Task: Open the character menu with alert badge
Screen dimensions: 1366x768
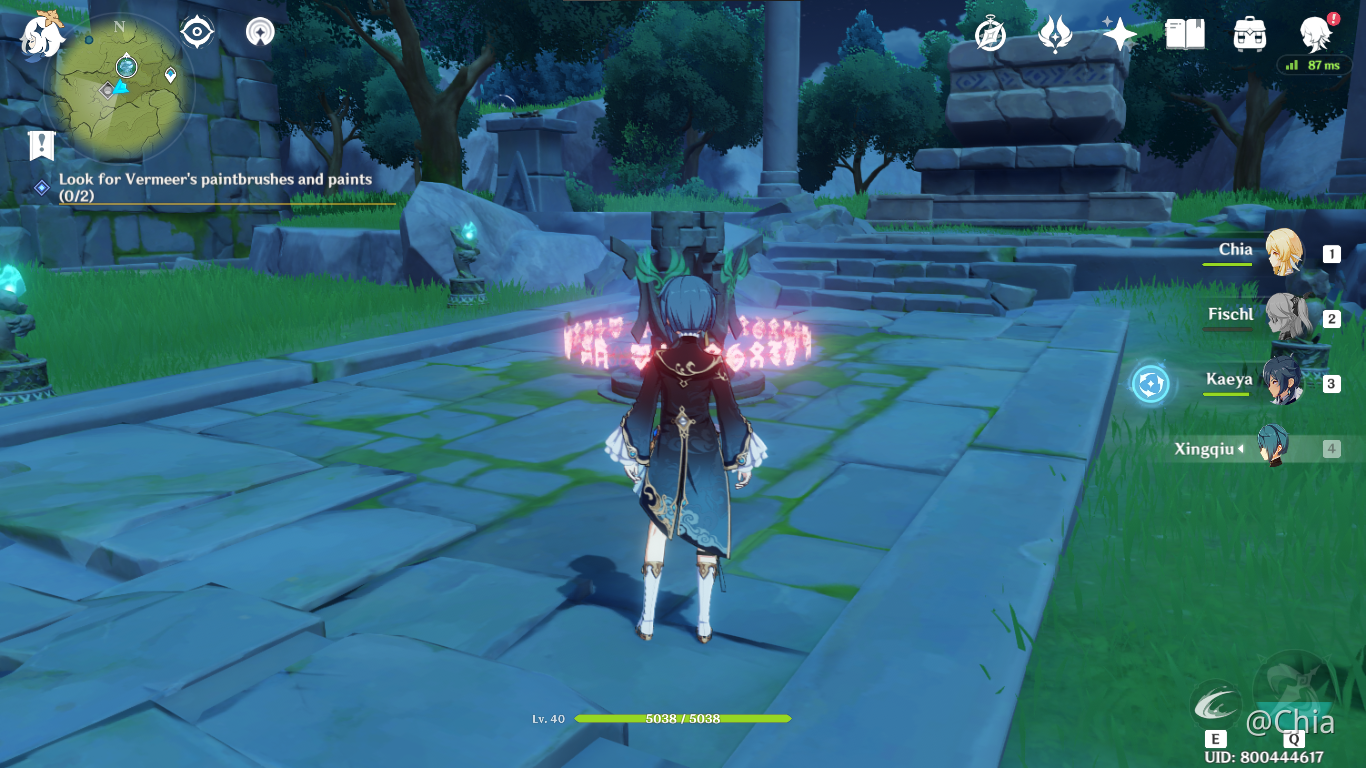Action: click(x=1315, y=35)
